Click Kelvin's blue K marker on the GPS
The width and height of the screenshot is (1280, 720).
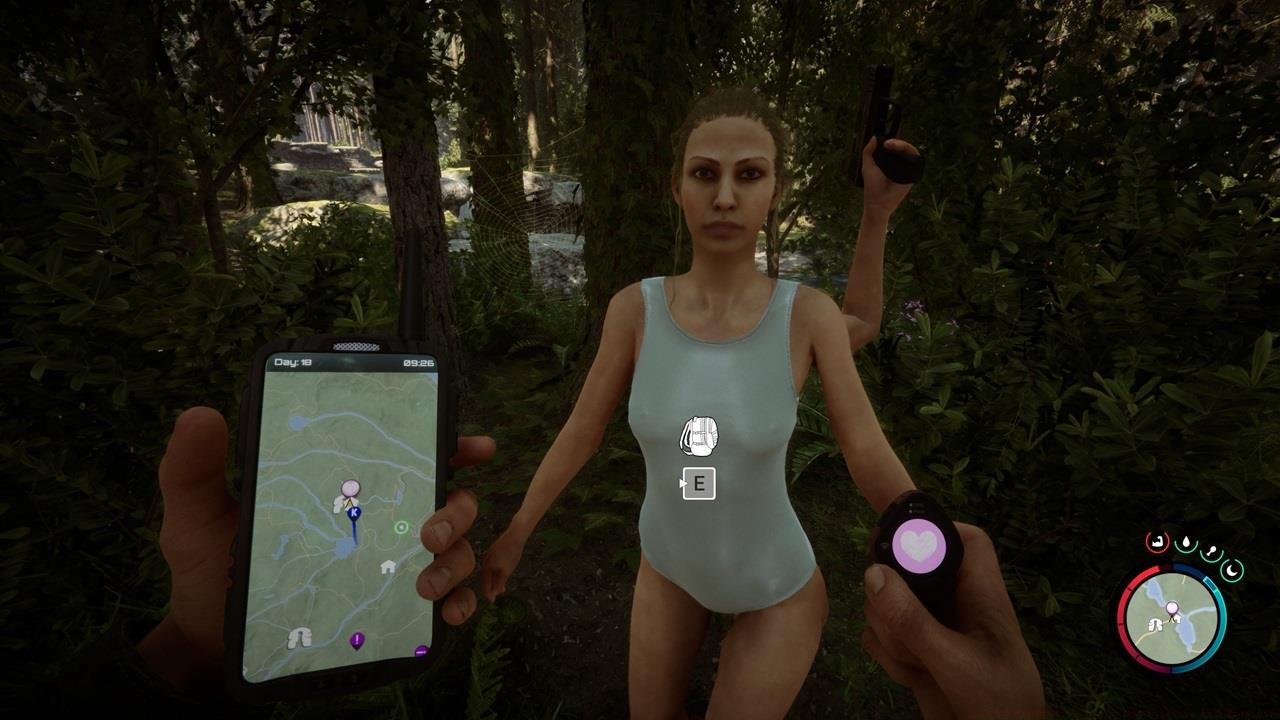click(x=354, y=513)
